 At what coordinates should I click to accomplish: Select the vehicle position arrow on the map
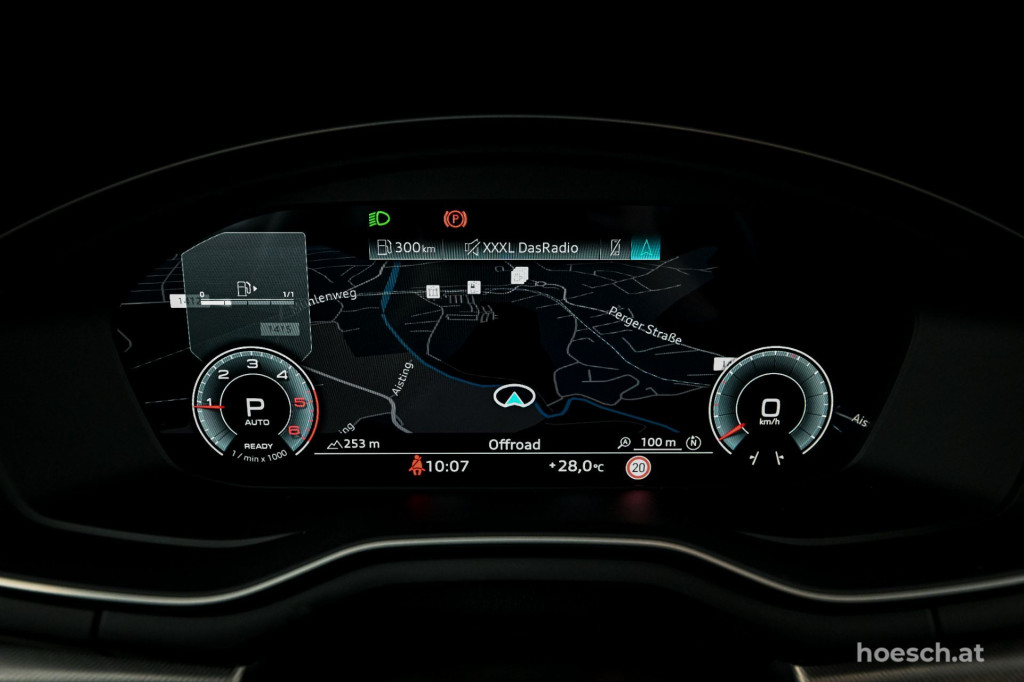tap(513, 398)
